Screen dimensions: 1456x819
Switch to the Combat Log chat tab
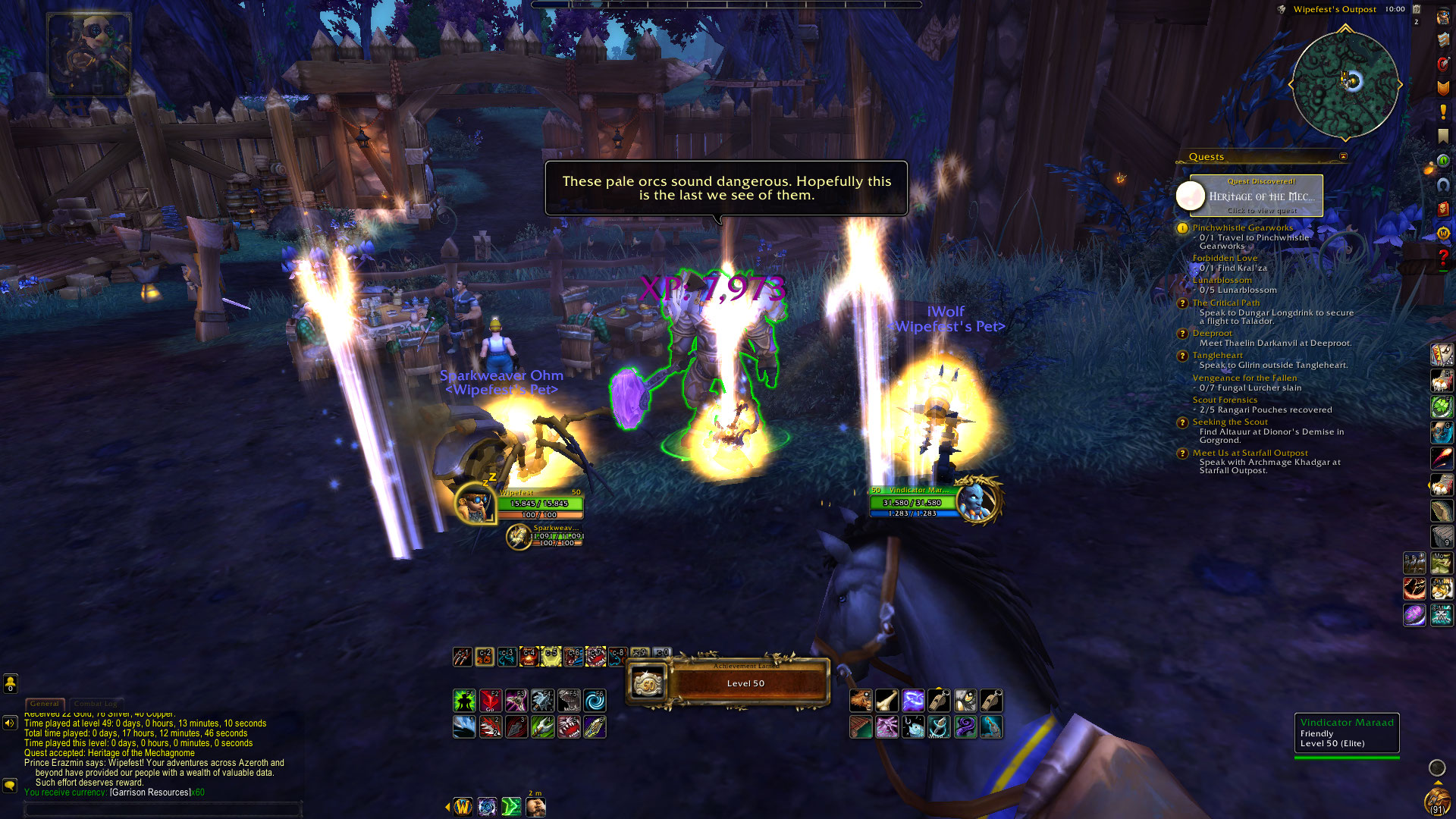pos(96,704)
